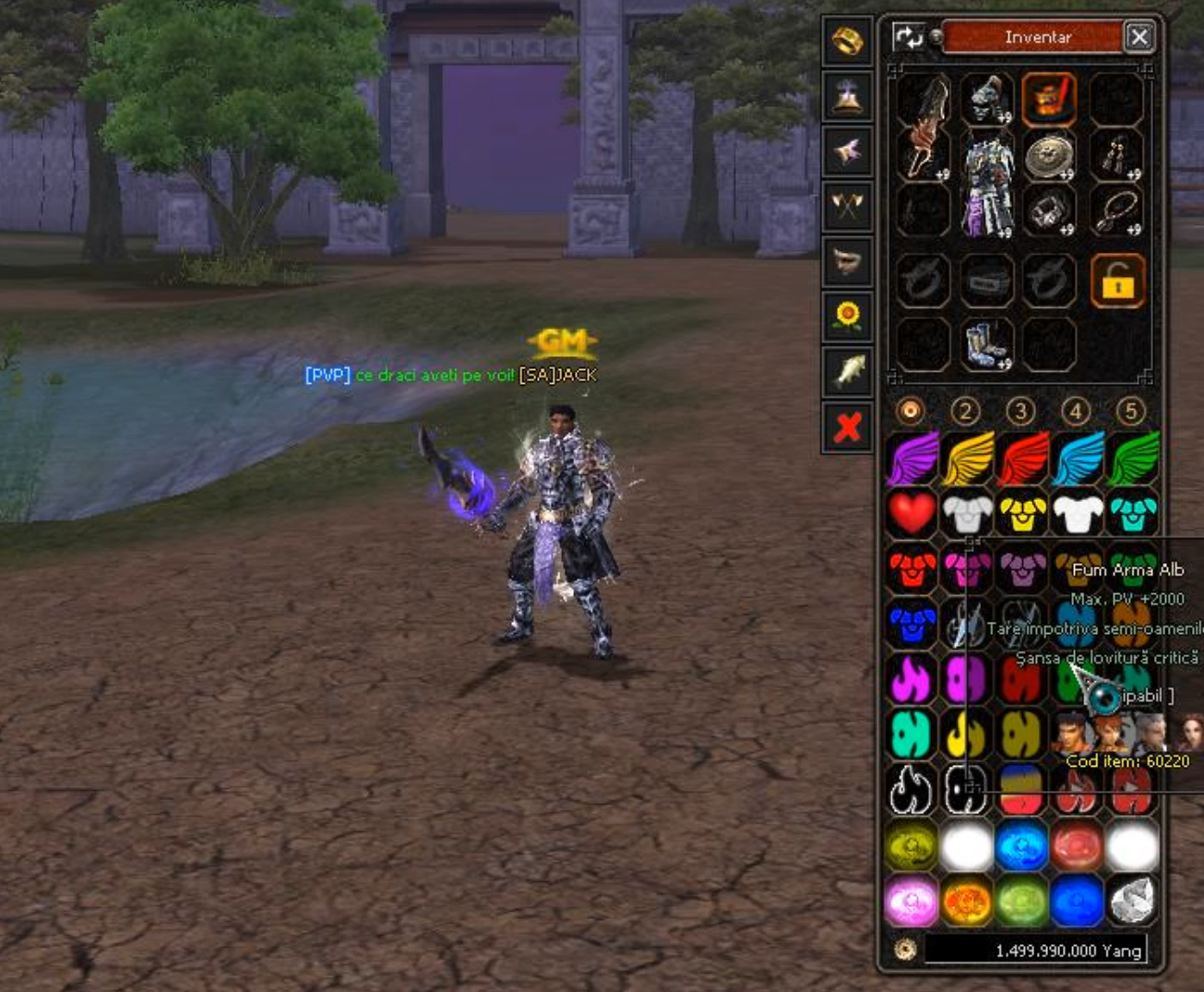Viewport: 1204px width, 992px height.
Task: Click the red X side button
Action: coord(847,427)
